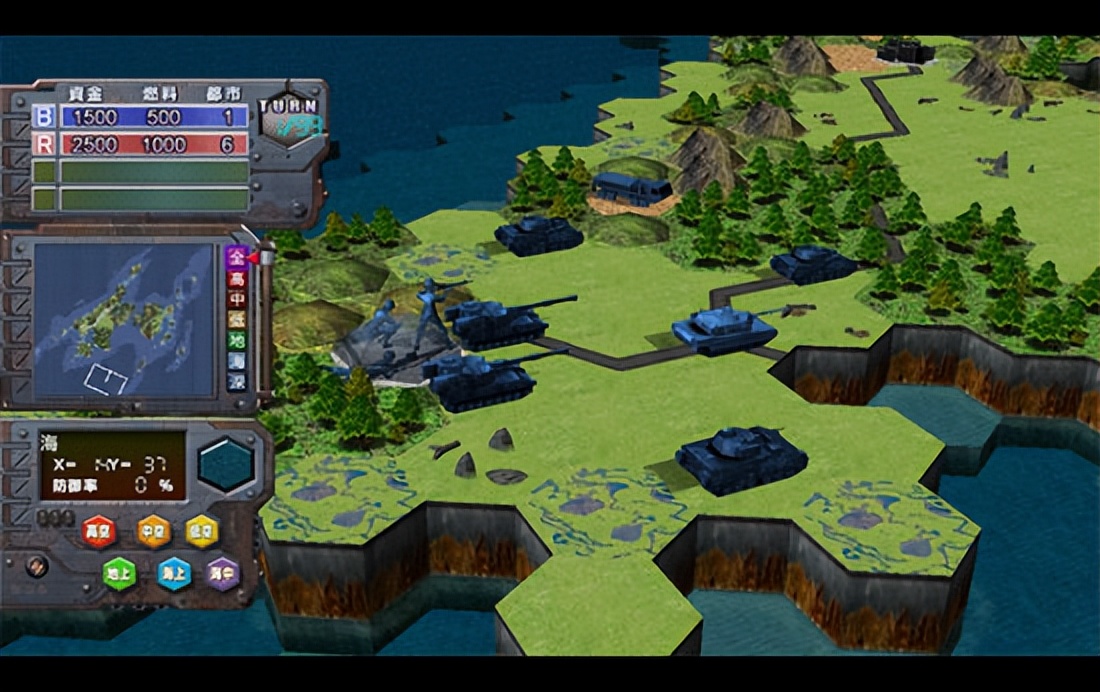Select the yellow 低空 hexagon button

(x=202, y=530)
